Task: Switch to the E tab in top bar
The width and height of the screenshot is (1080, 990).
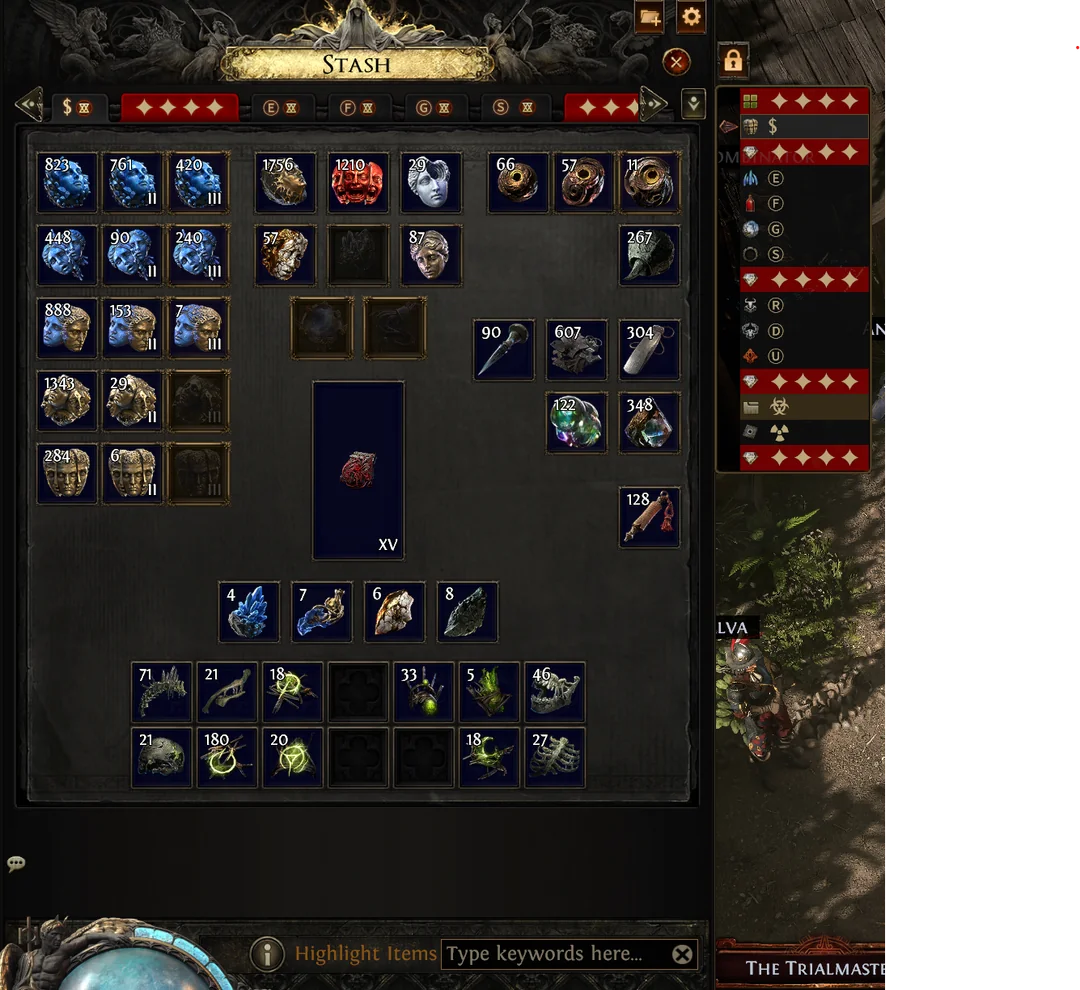Action: click(x=278, y=107)
